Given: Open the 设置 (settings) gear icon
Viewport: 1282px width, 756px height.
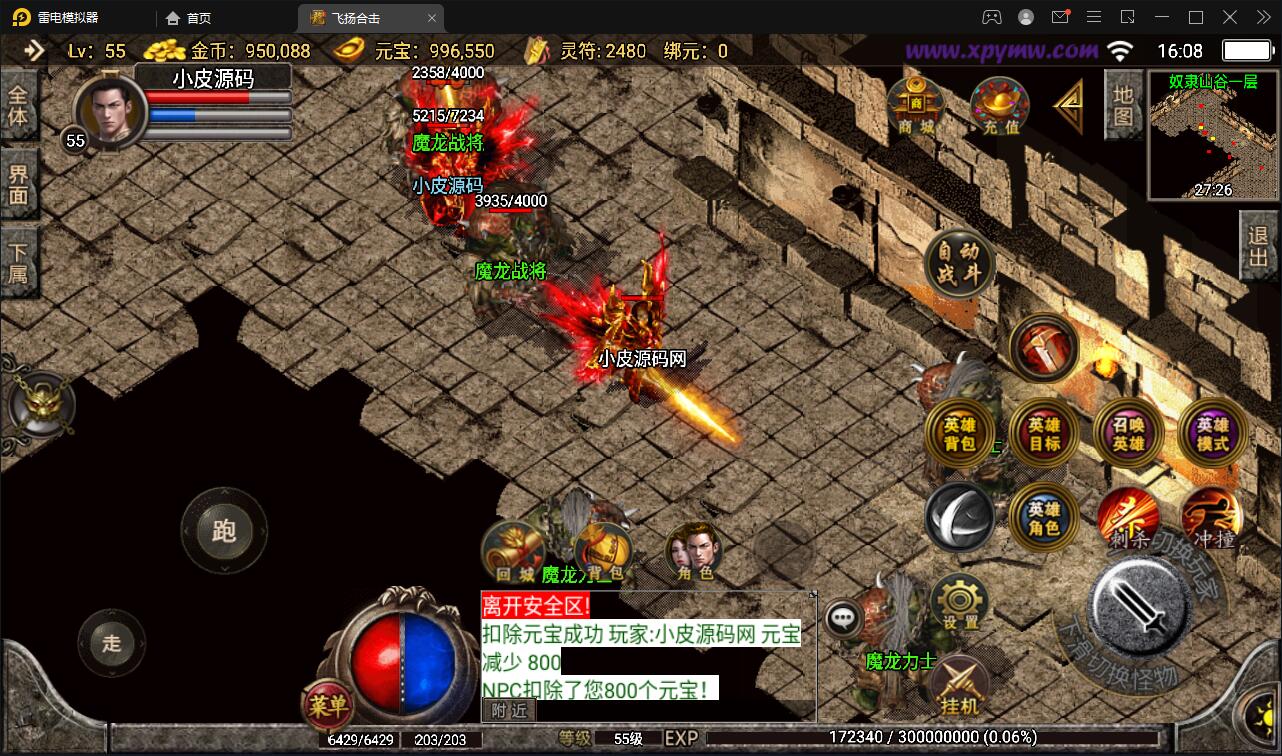Looking at the screenshot, I should (x=957, y=600).
